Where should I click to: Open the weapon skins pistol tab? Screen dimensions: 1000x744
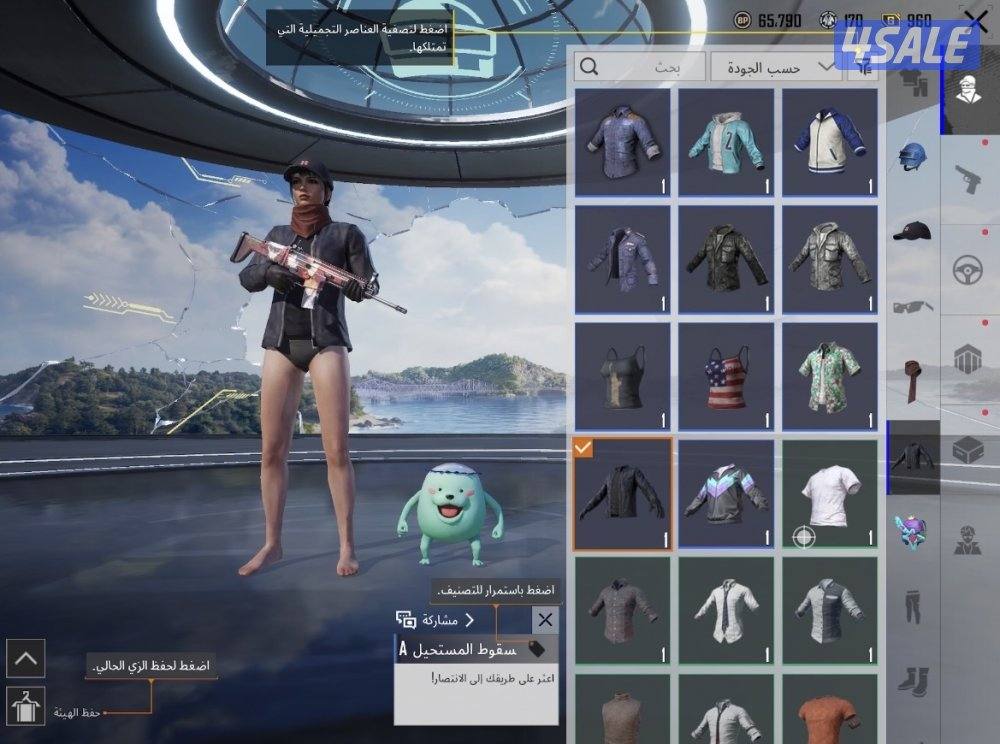pos(967,180)
